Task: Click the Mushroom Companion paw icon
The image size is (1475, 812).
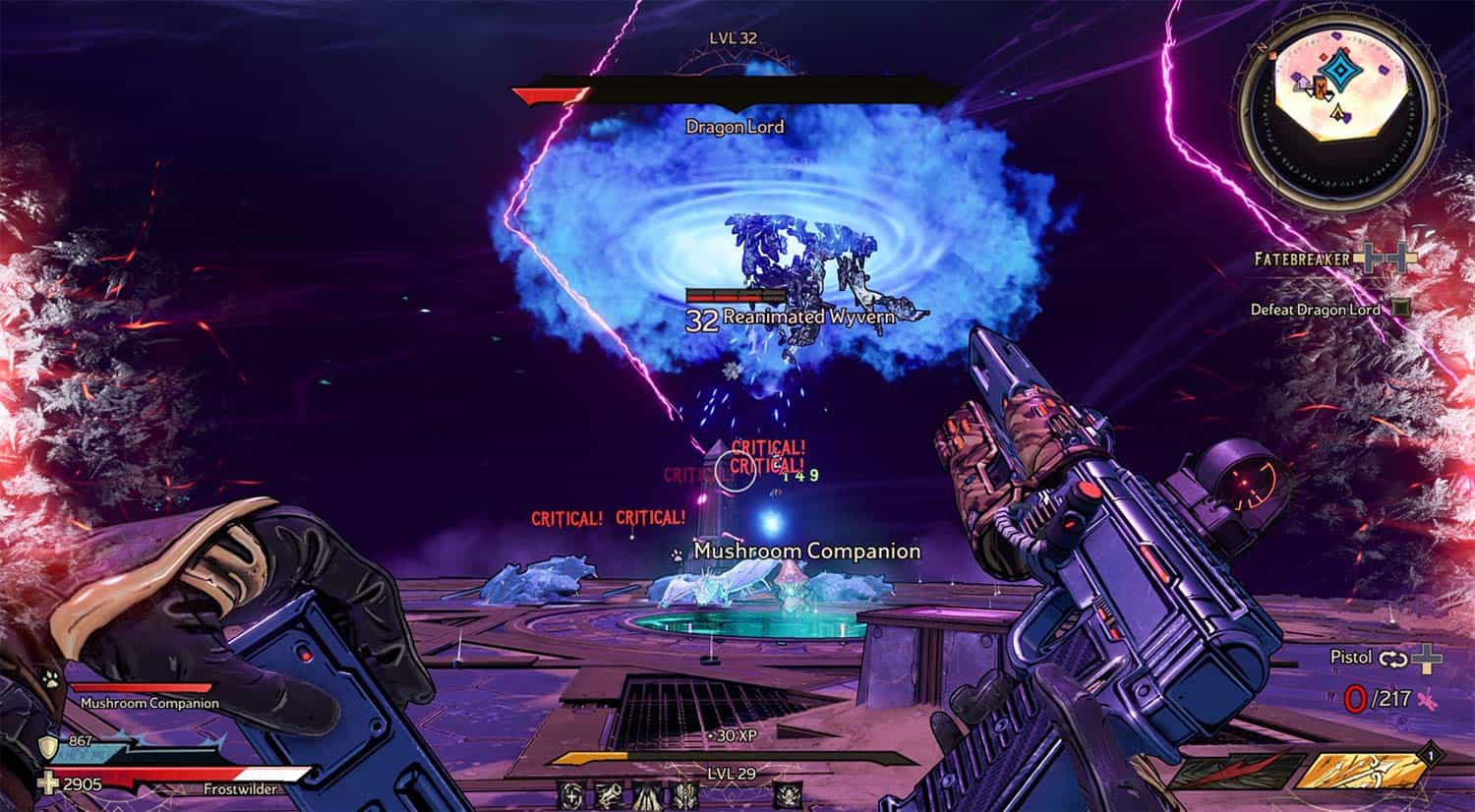Action: pyautogui.click(x=51, y=678)
